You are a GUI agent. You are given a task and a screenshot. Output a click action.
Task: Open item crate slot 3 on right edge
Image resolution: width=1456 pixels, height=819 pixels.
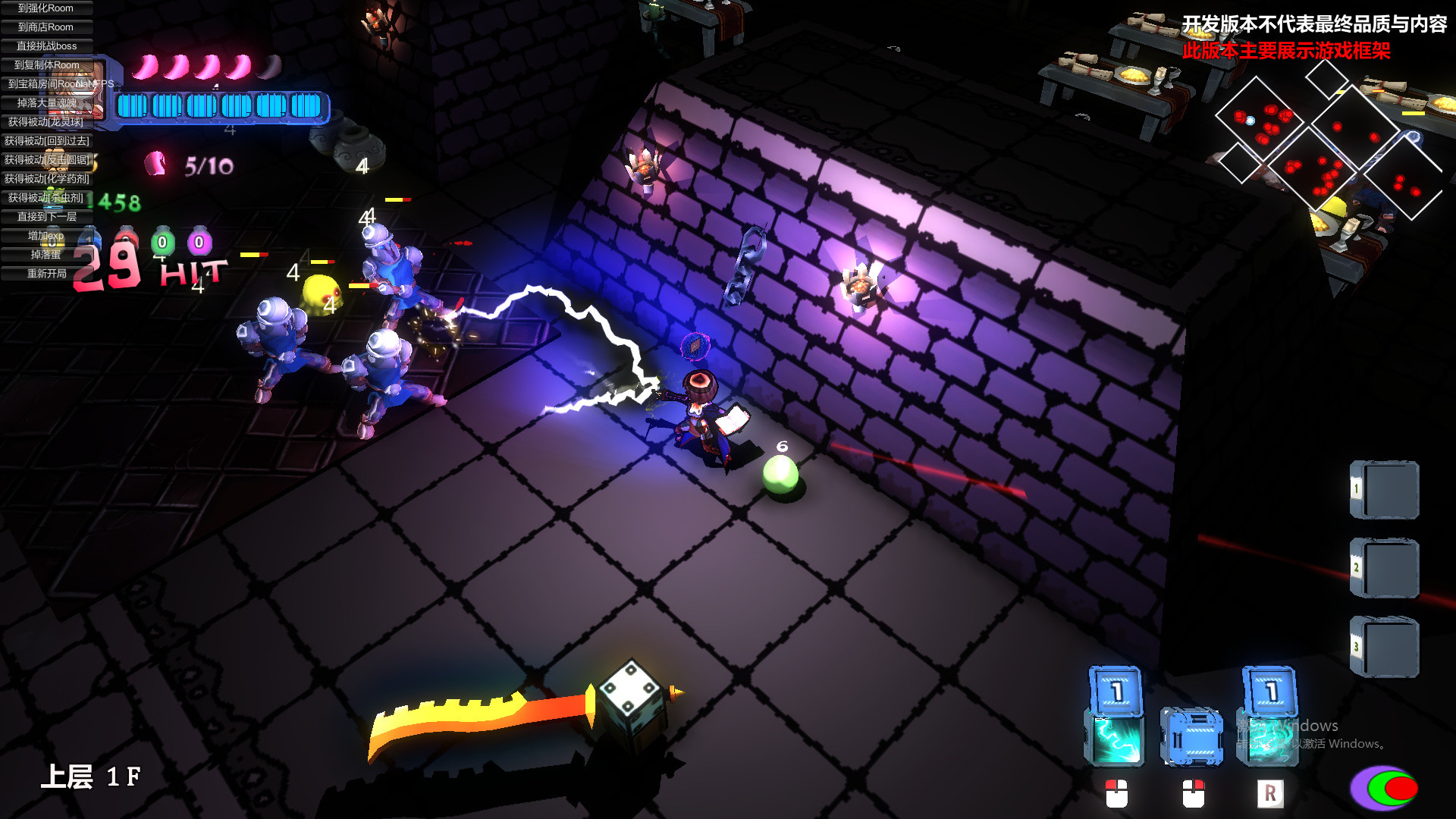pyautogui.click(x=1384, y=645)
